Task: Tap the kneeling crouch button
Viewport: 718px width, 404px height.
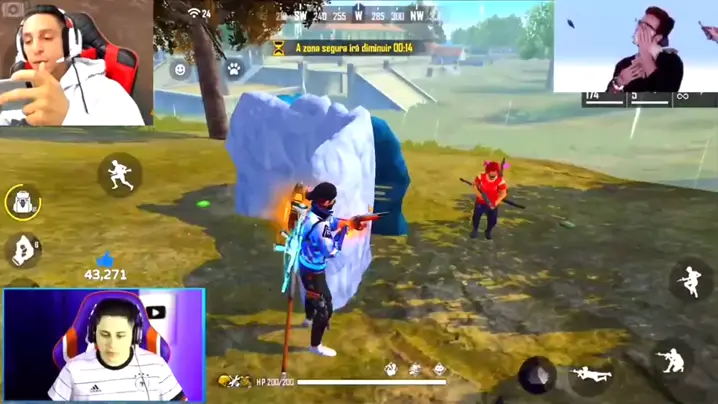Action: (672, 359)
